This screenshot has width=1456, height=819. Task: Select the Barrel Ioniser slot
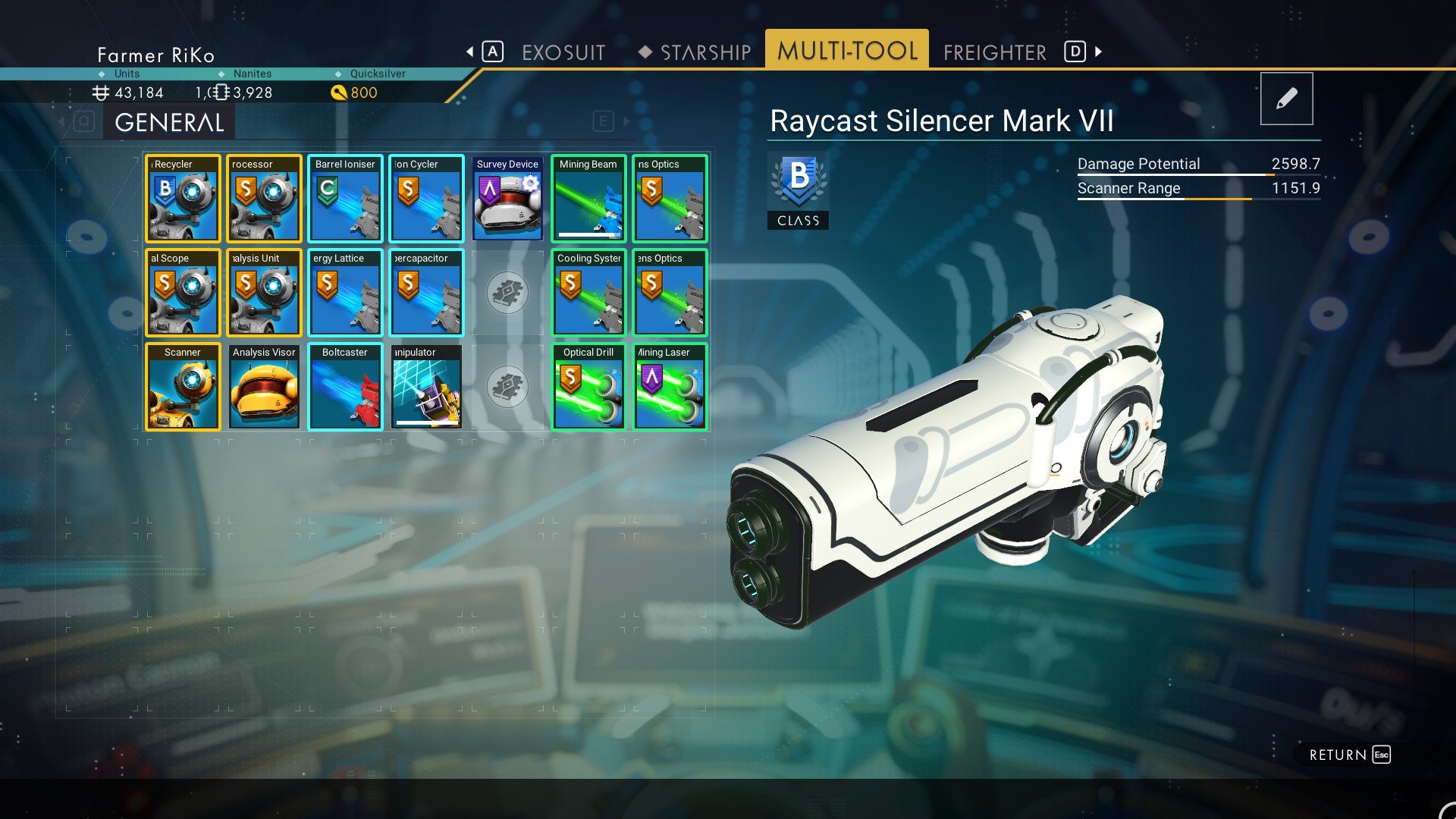345,199
